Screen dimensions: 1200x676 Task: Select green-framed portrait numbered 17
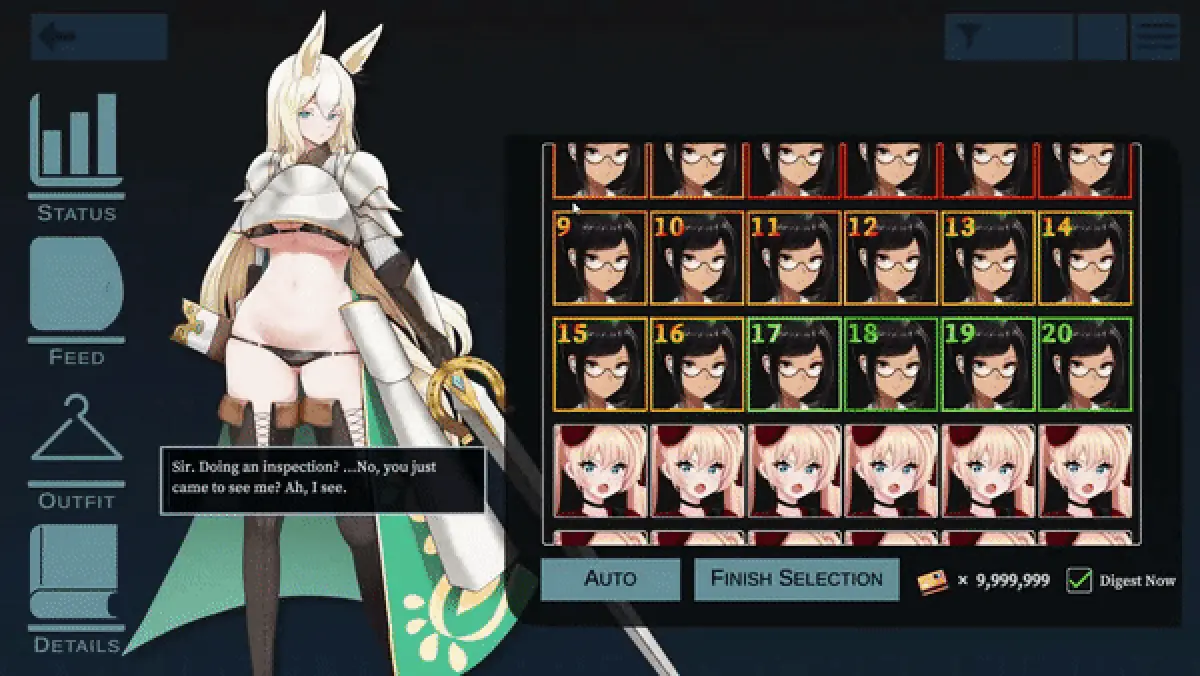coord(794,364)
